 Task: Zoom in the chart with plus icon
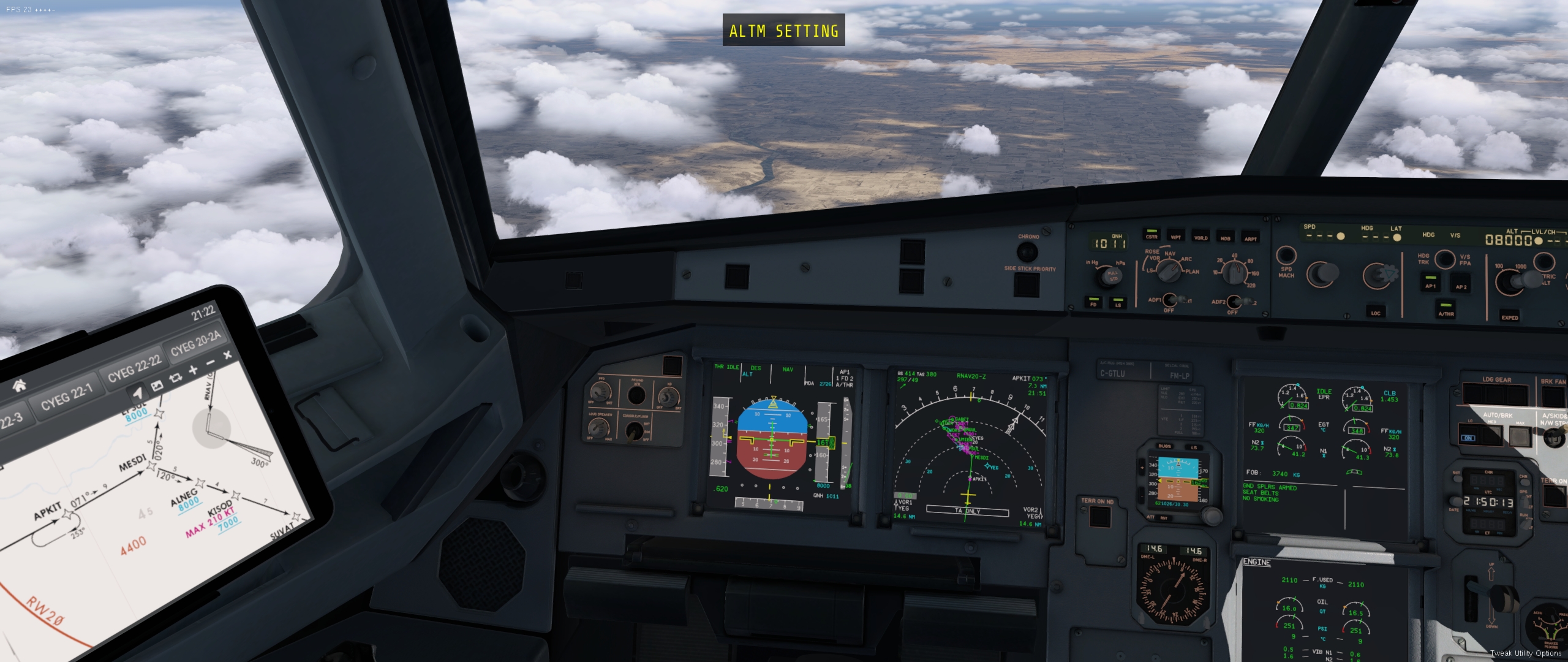[x=193, y=370]
